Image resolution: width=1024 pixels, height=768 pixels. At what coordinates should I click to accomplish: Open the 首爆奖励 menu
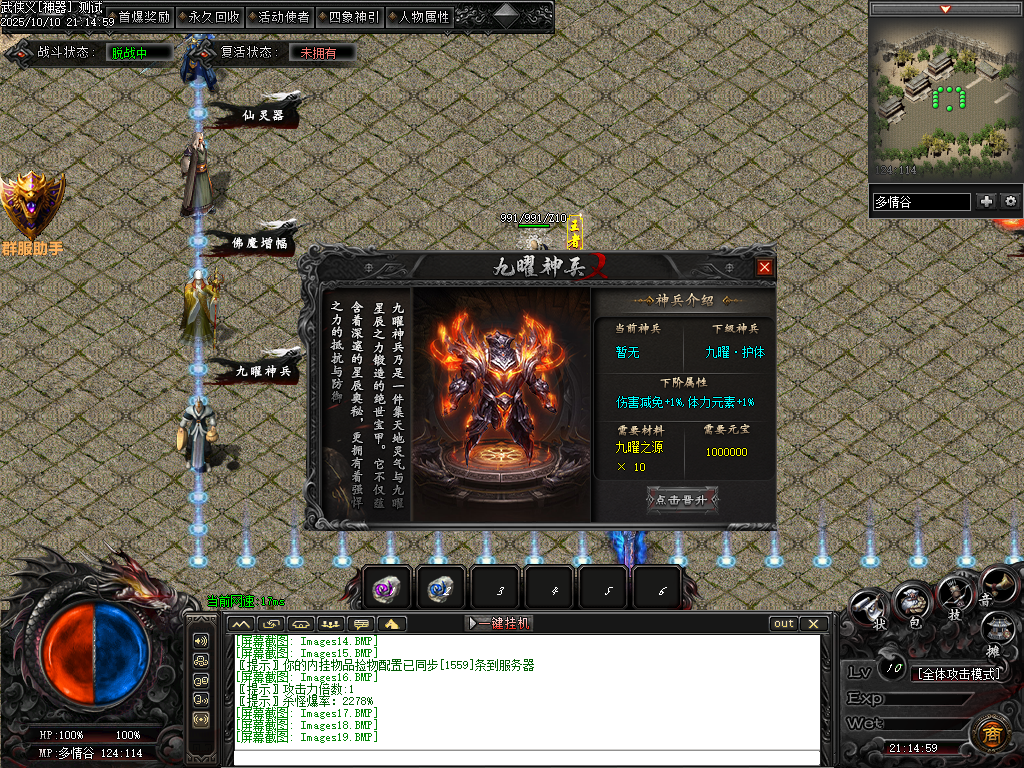point(143,17)
